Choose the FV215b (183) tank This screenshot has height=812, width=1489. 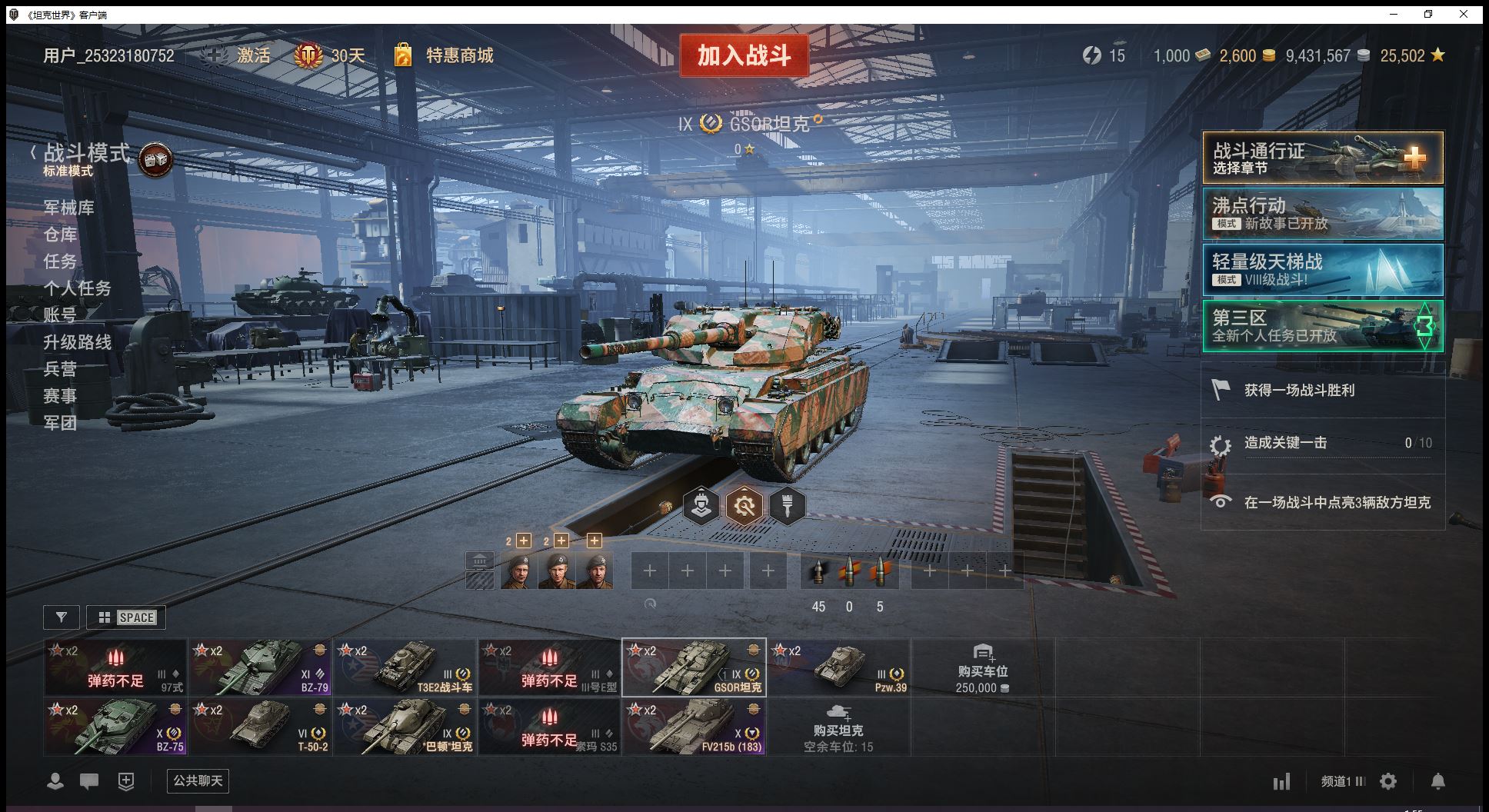click(694, 727)
